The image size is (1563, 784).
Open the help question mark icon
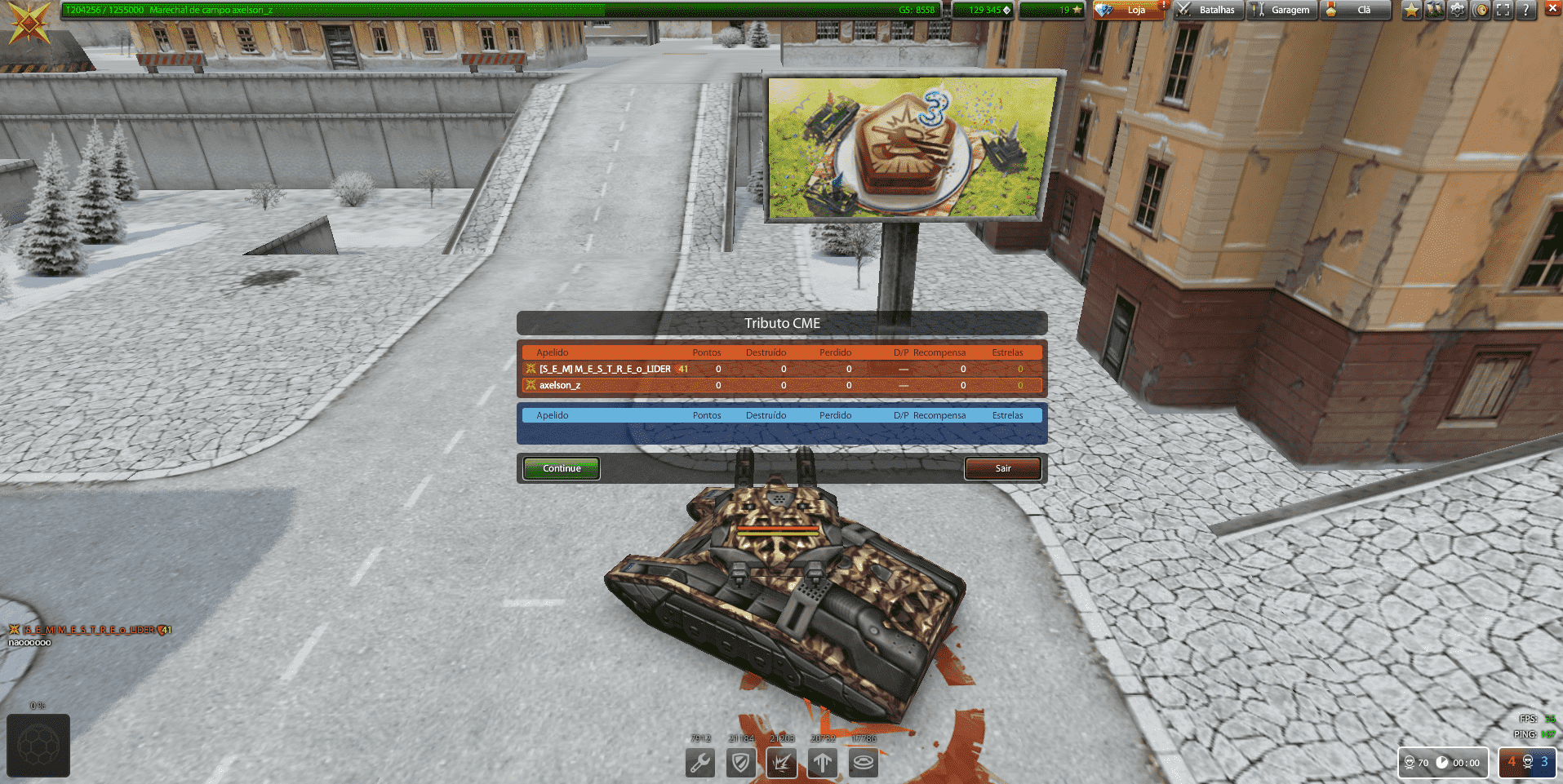(x=1525, y=10)
